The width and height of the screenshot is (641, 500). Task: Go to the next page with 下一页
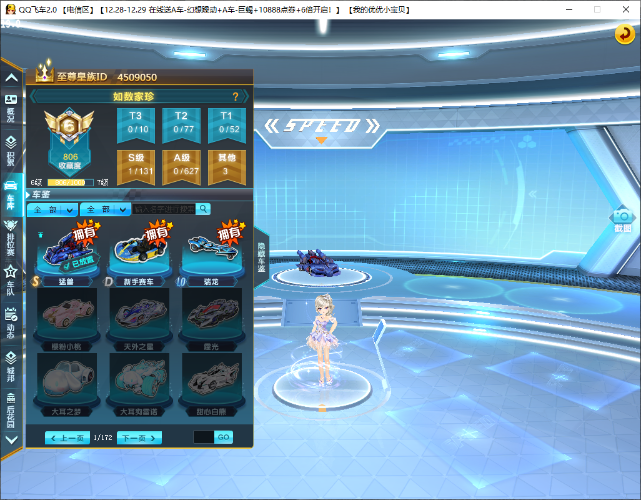point(139,437)
